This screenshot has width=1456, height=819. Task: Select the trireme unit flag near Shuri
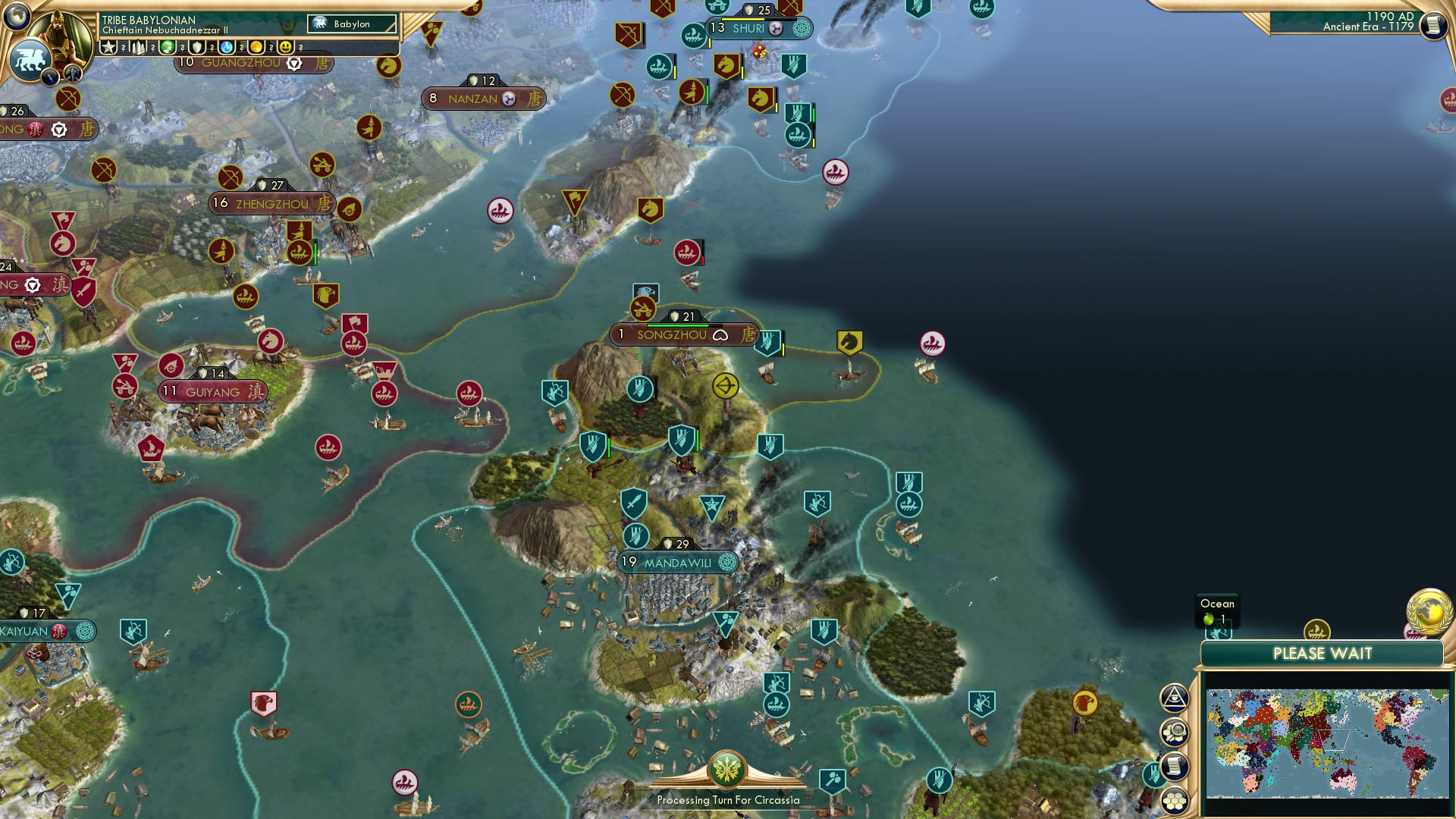click(x=692, y=34)
